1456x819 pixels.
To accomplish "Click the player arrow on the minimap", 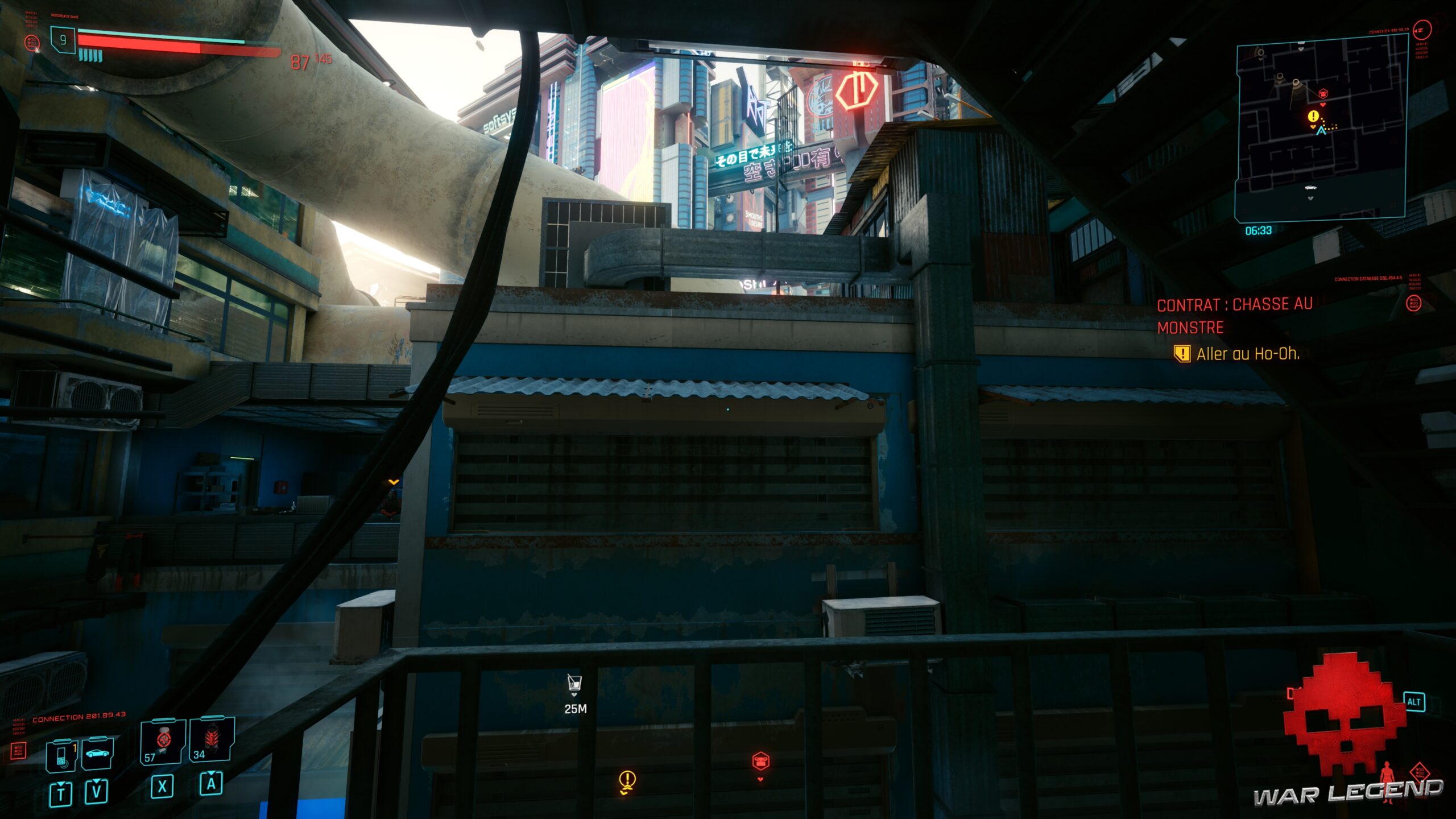I will tap(1321, 131).
